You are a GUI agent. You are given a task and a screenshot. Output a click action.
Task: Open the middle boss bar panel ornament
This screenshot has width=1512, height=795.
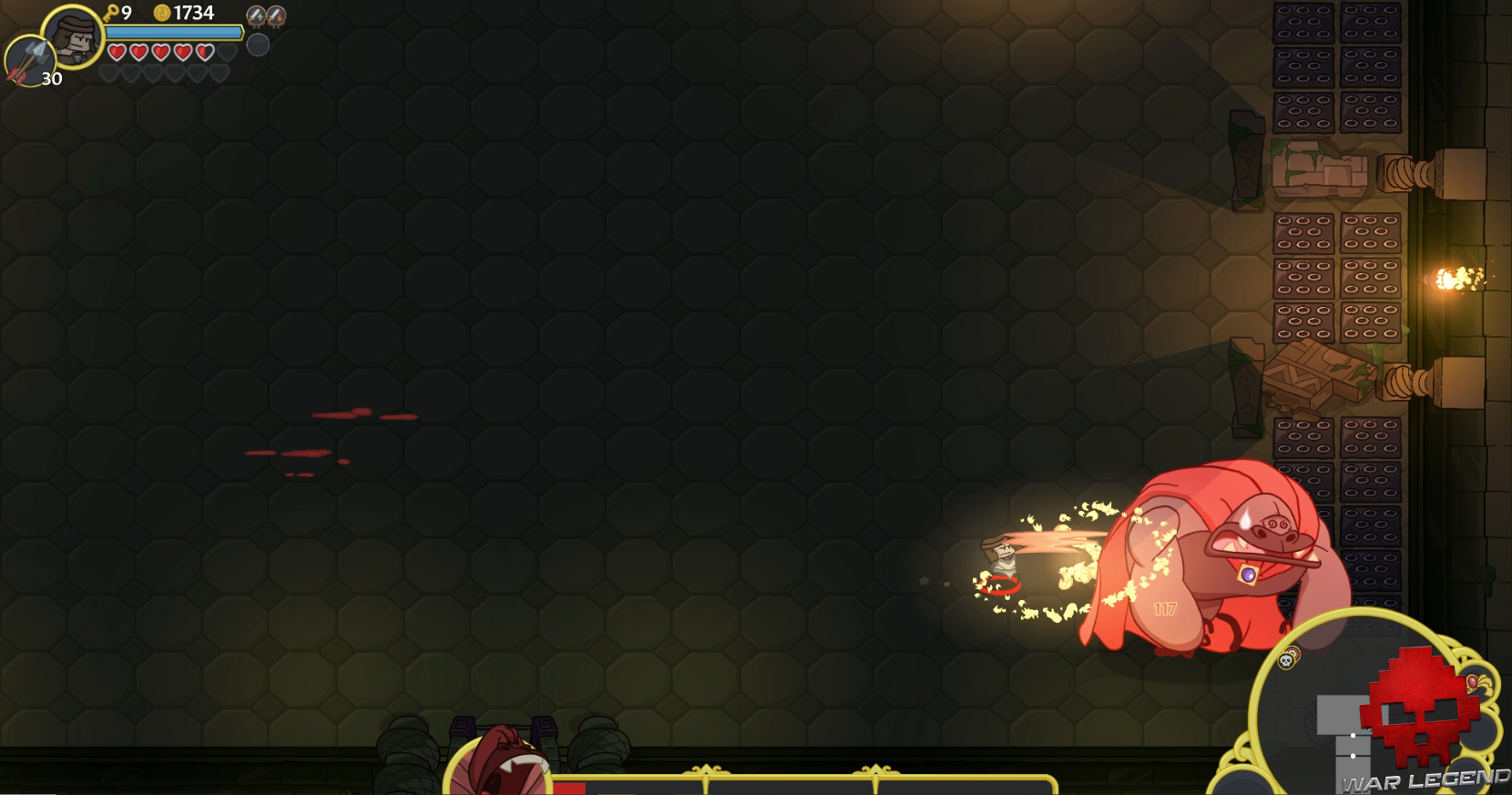(x=708, y=770)
